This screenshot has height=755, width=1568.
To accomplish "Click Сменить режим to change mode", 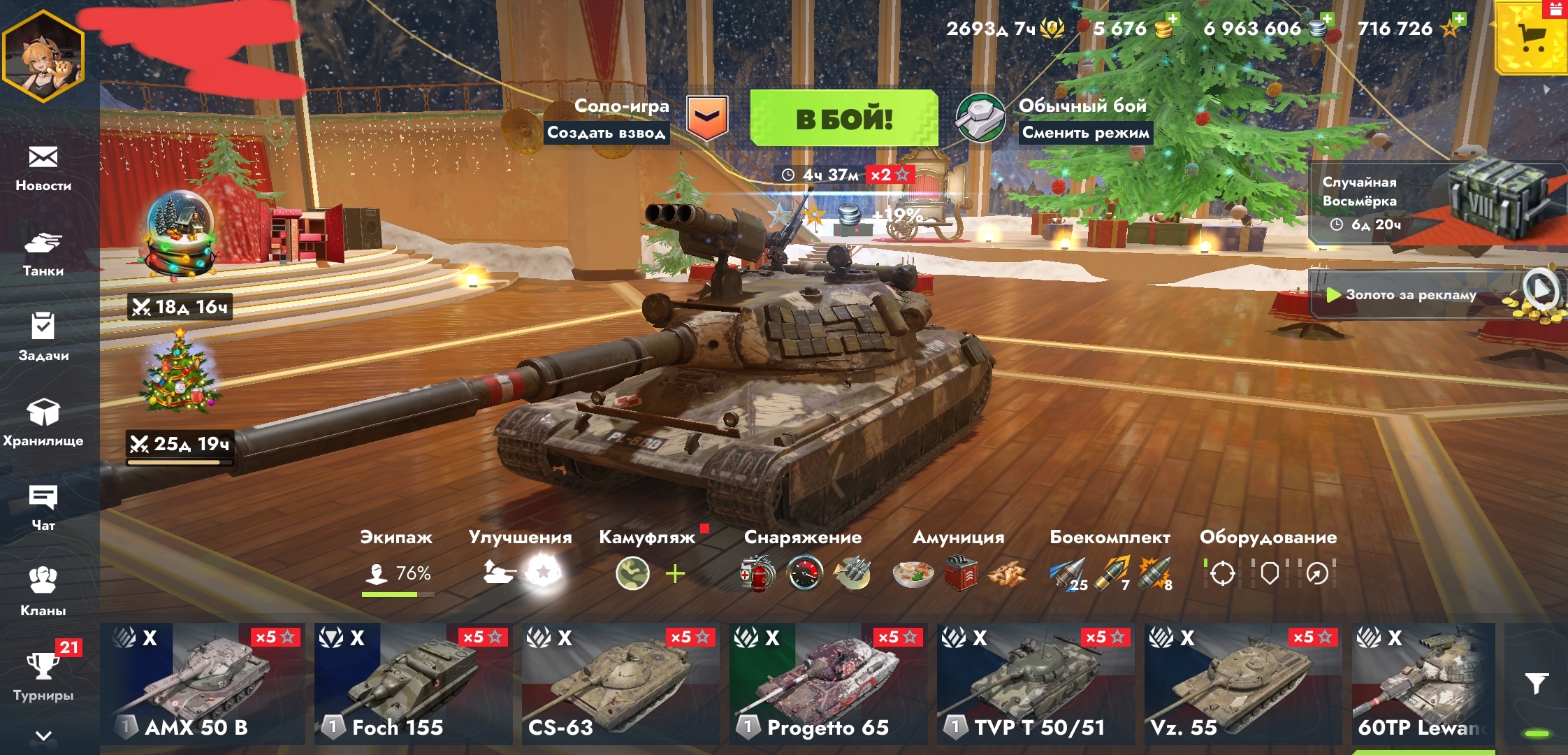I will pos(1085,133).
